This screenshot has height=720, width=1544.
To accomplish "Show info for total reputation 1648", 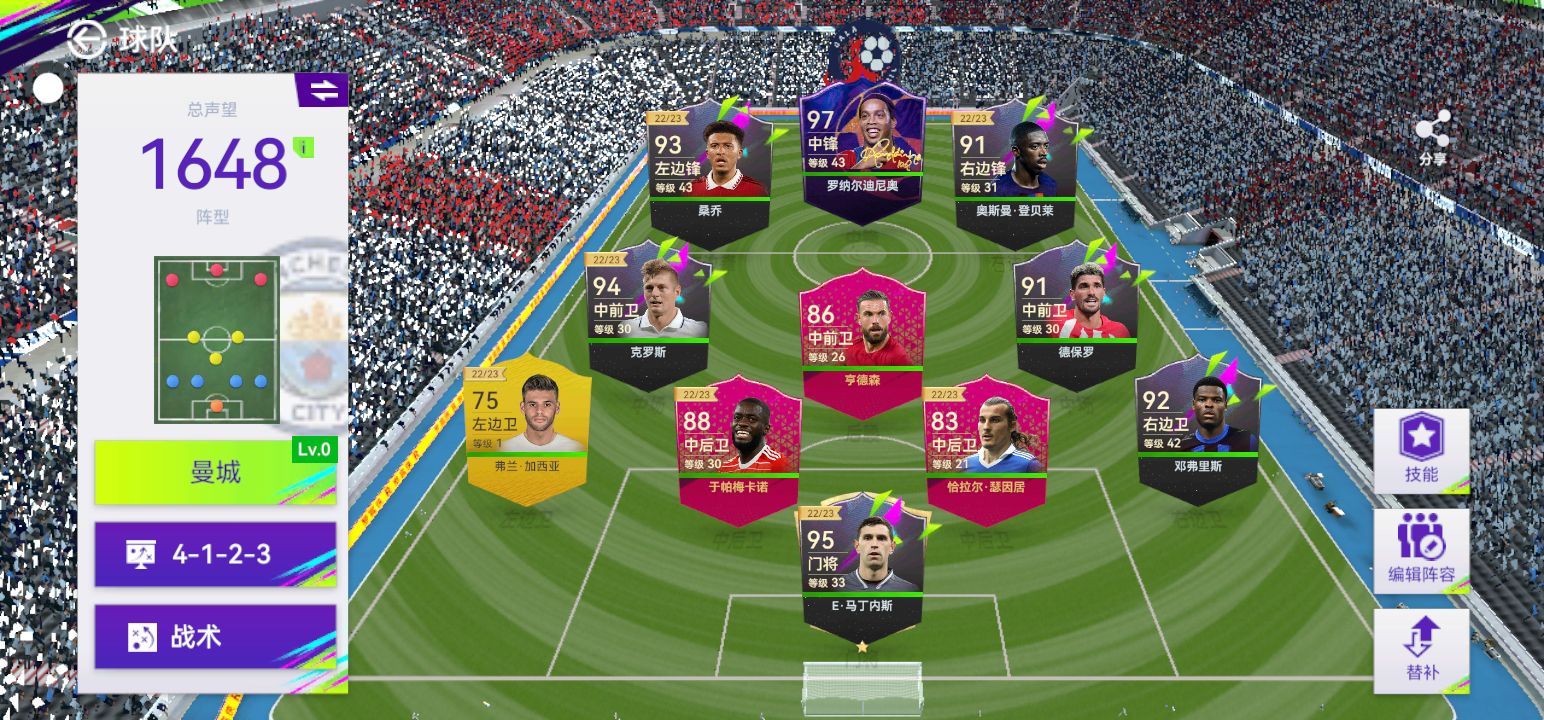I will point(303,148).
